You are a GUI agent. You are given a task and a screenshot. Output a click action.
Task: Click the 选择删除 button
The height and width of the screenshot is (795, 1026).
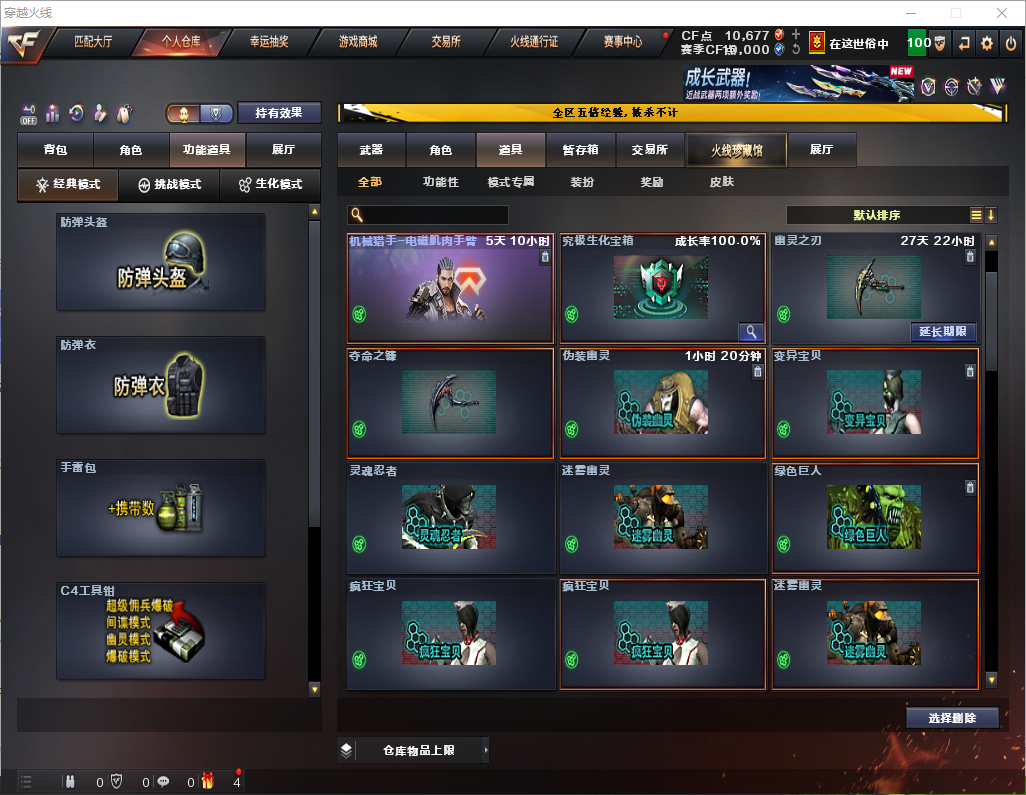952,718
